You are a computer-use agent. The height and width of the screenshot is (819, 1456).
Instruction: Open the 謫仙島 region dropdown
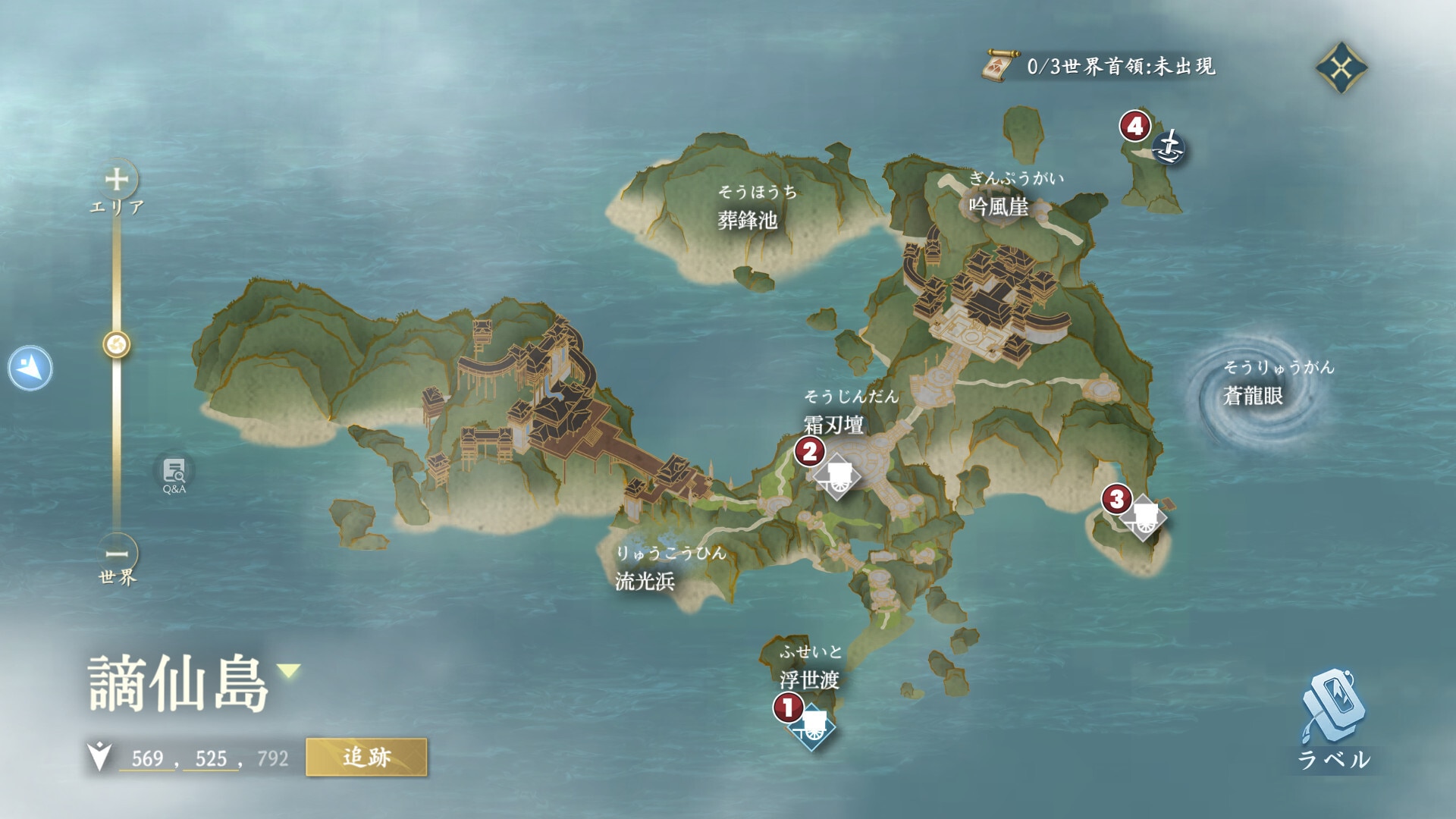click(289, 670)
